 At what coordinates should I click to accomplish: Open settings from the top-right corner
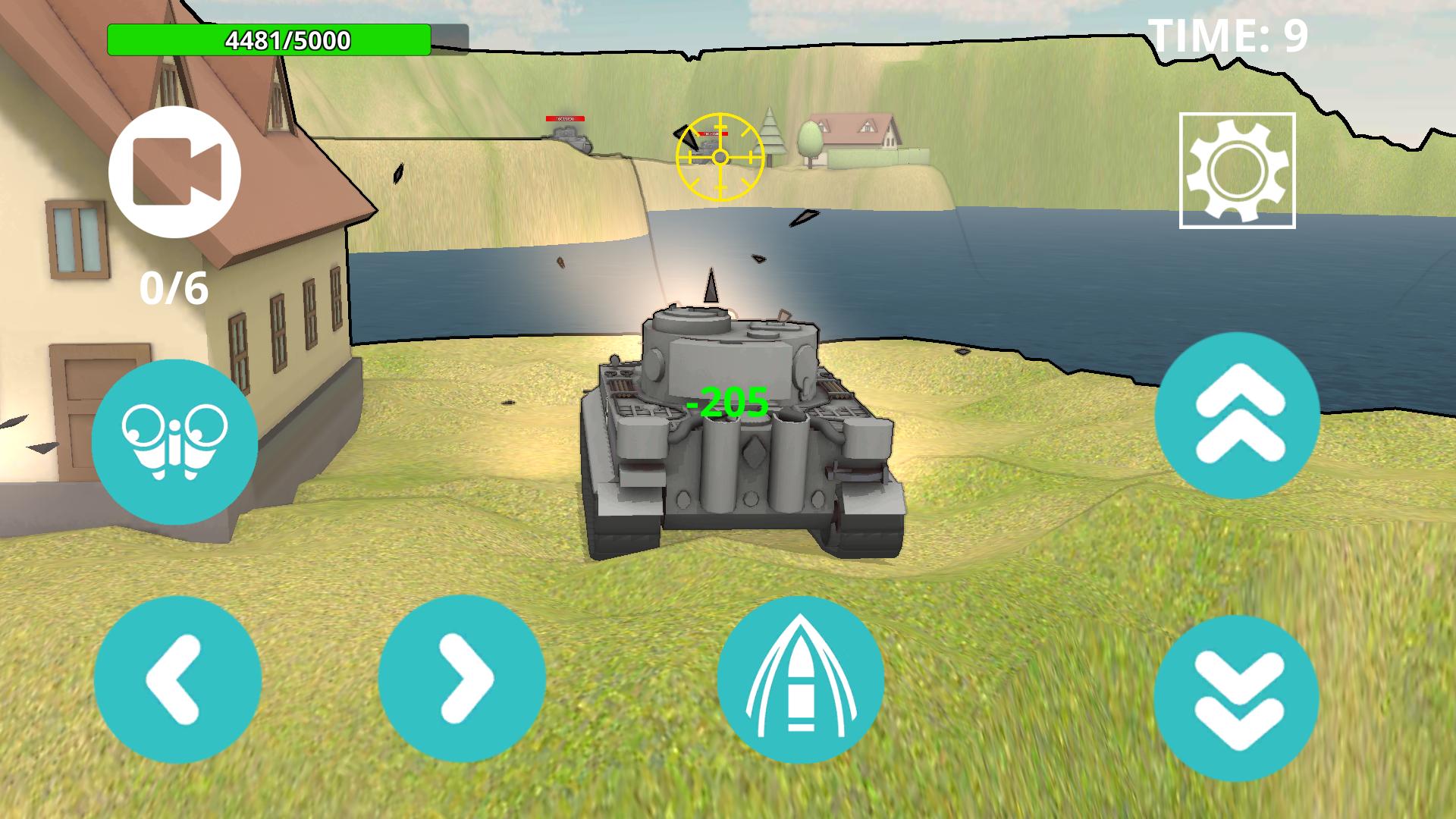pyautogui.click(x=1237, y=170)
